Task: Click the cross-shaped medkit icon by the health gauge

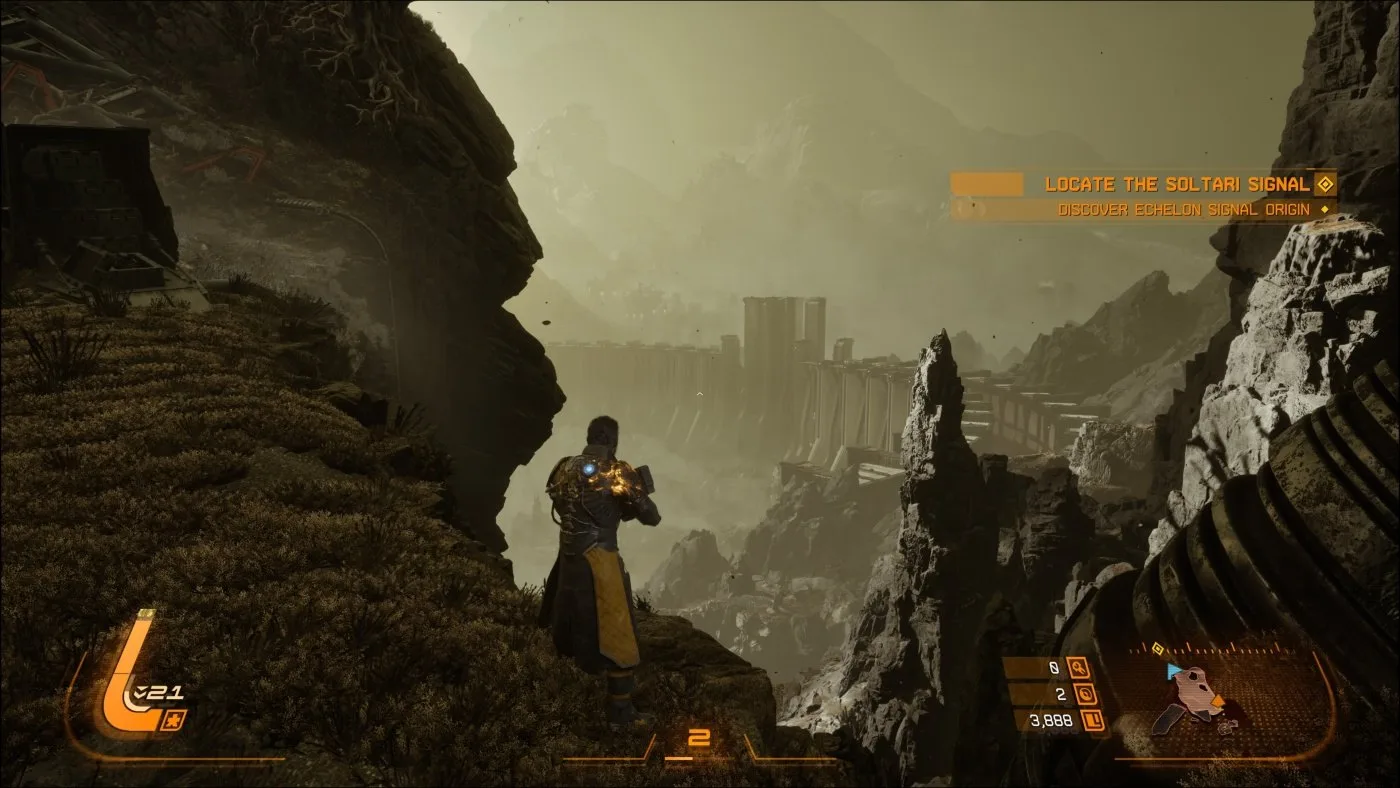Action: pos(175,718)
